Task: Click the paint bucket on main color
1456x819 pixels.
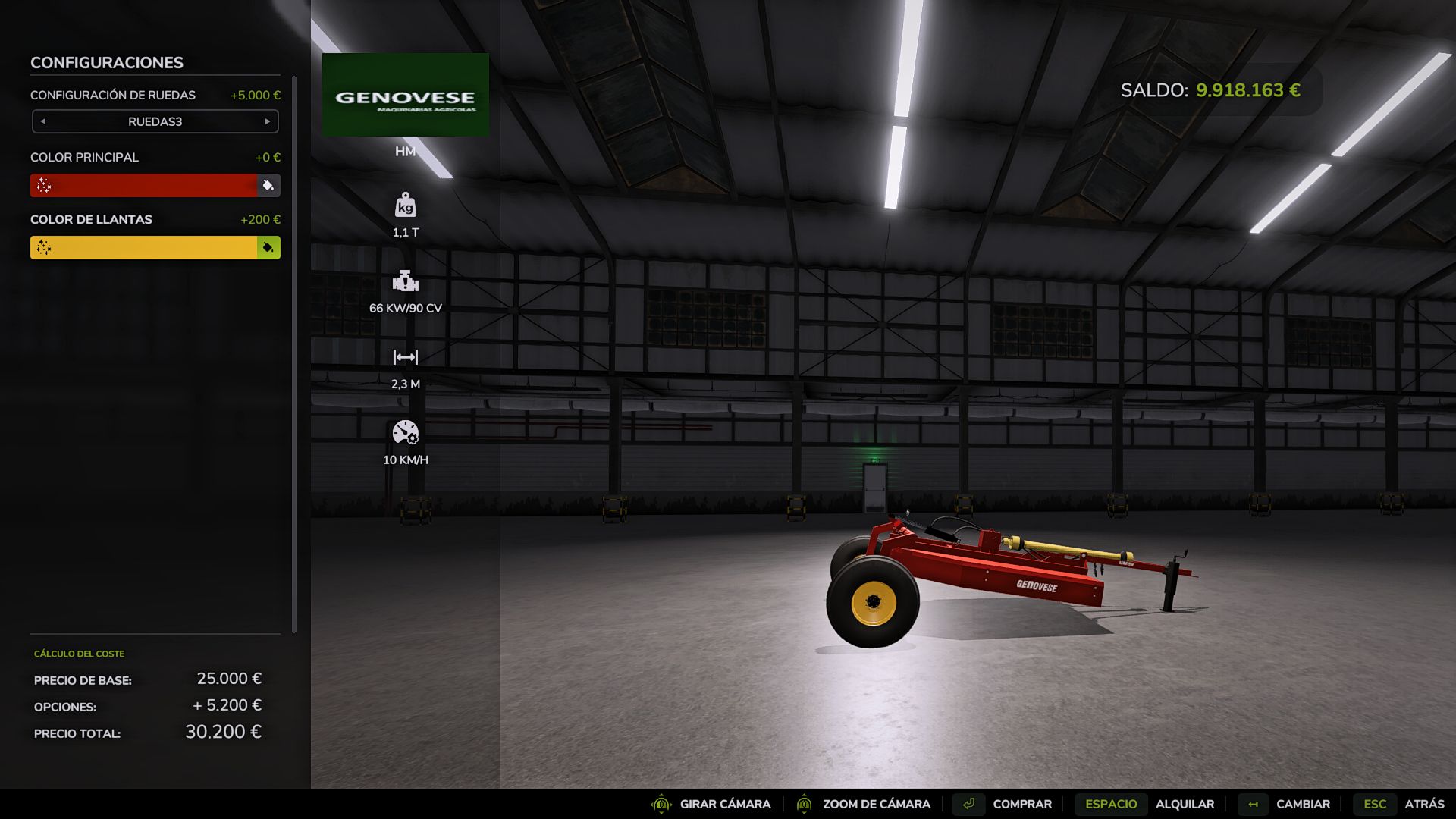Action: 268,186
